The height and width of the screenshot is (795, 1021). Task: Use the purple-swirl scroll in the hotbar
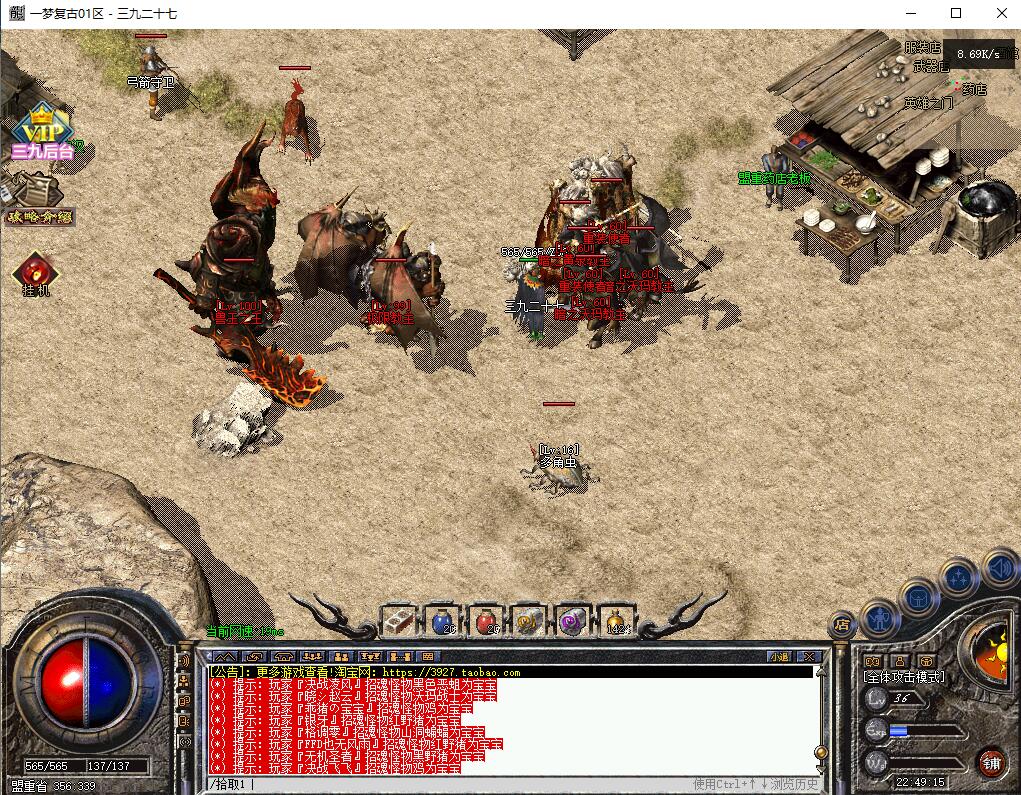pos(574,621)
